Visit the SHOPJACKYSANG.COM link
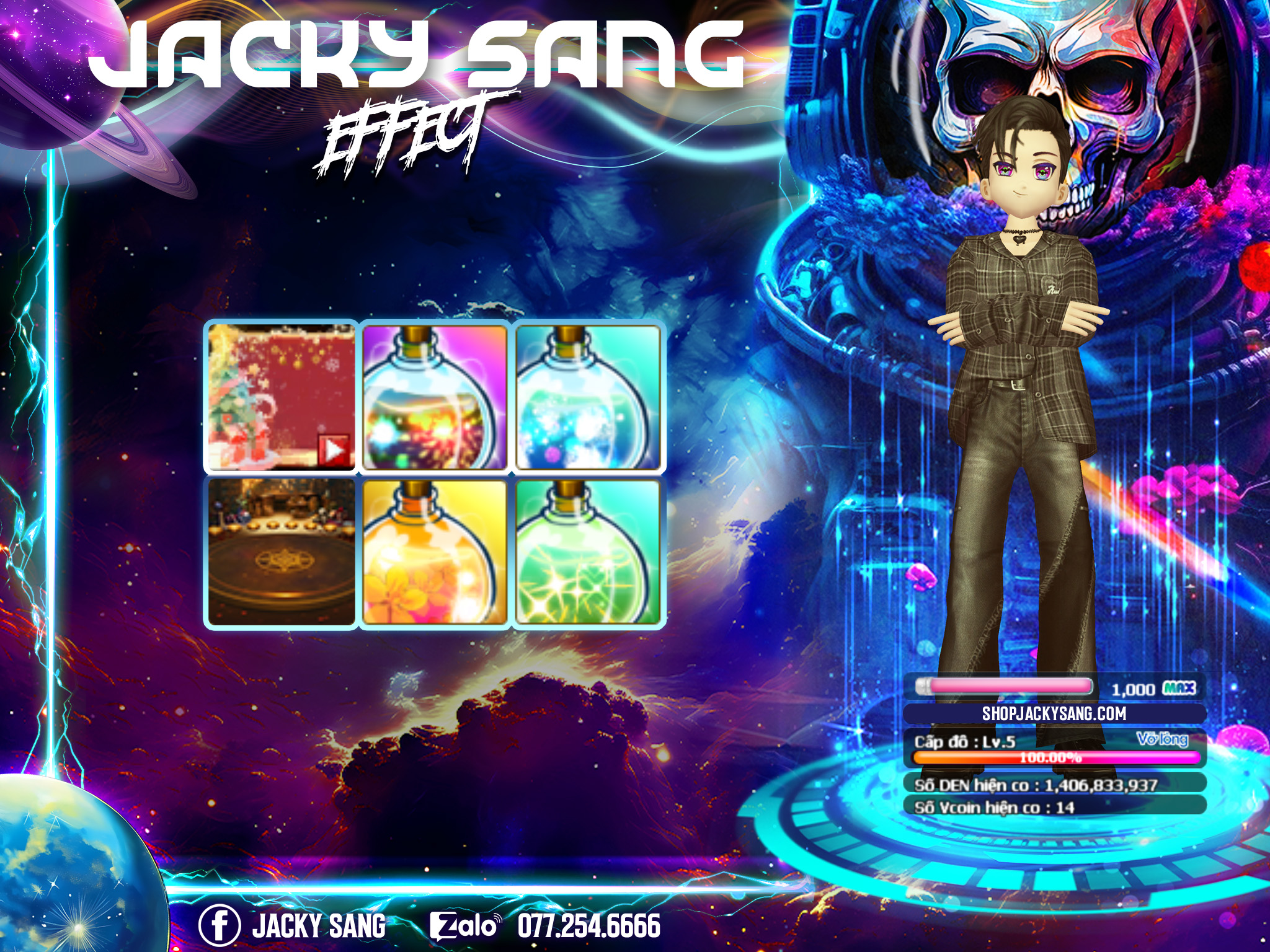Image resolution: width=1270 pixels, height=952 pixels. 1054,714
